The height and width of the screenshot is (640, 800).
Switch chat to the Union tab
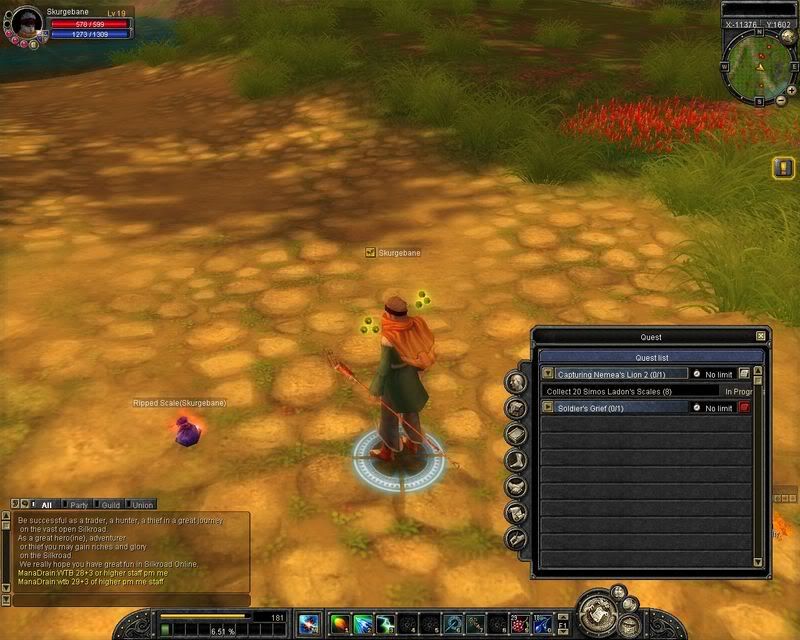[x=142, y=505]
